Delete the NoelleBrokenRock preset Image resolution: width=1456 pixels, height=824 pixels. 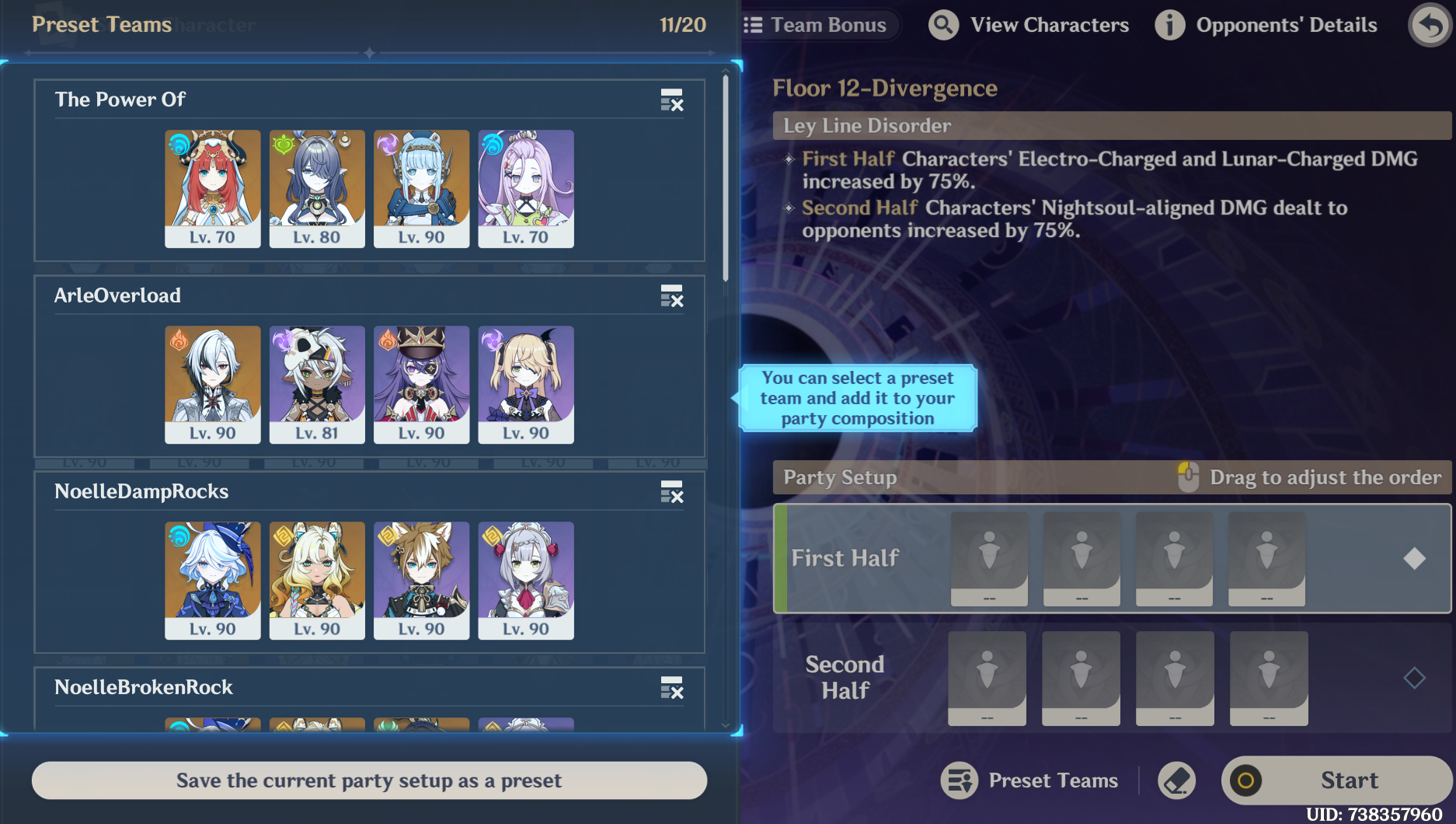[671, 688]
